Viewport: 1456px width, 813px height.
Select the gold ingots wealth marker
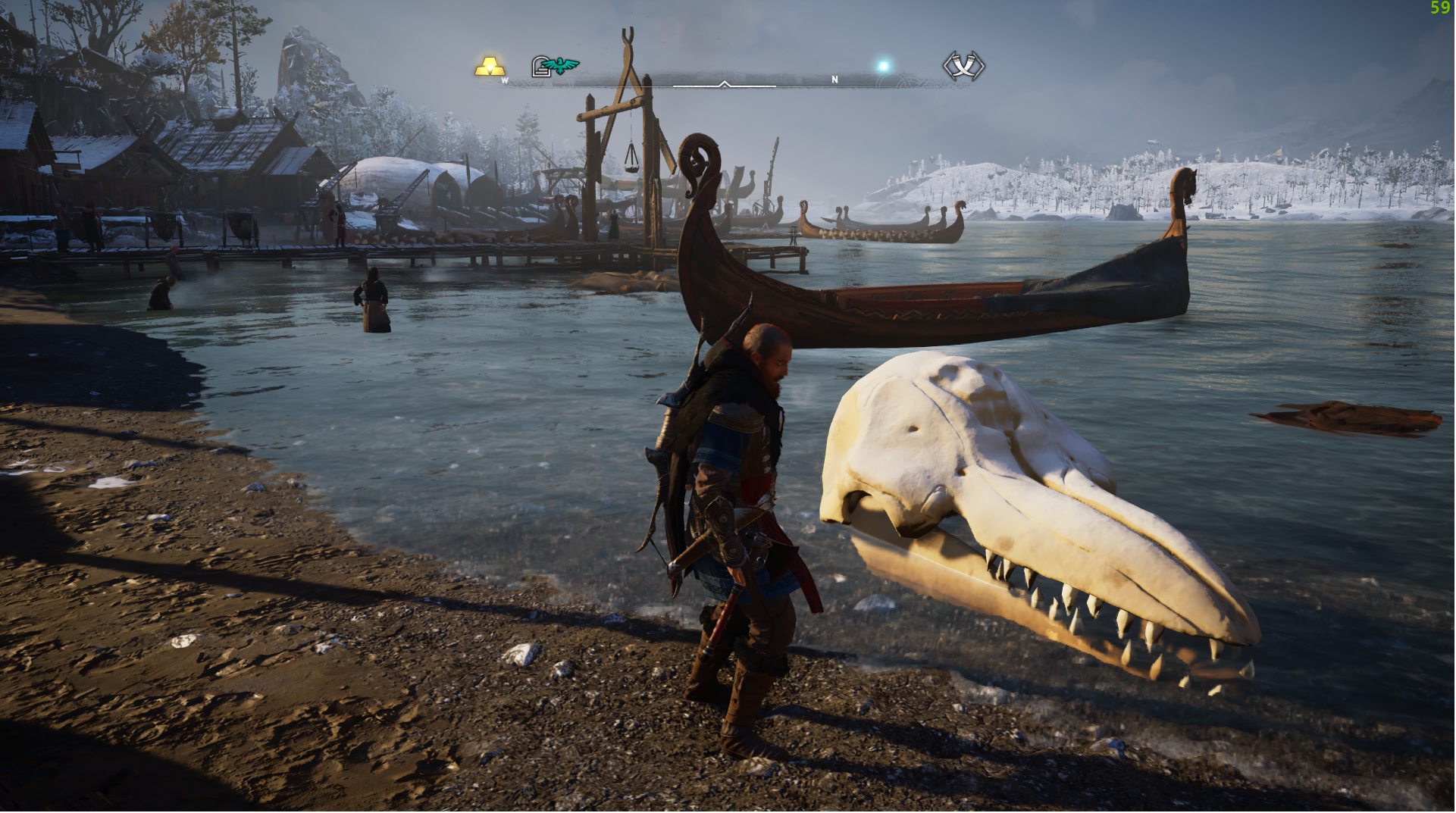click(x=490, y=66)
